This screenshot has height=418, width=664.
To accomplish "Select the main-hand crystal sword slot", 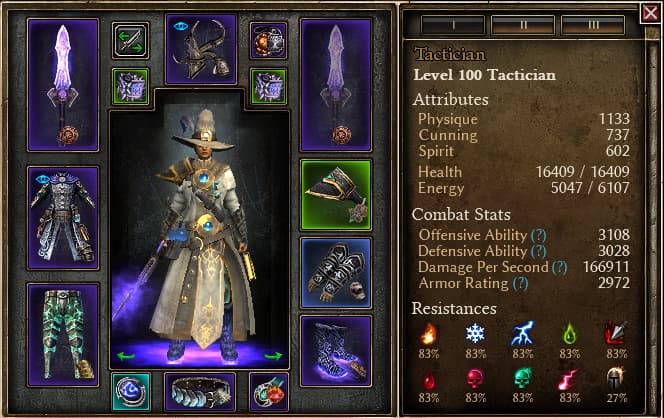I will [63, 84].
